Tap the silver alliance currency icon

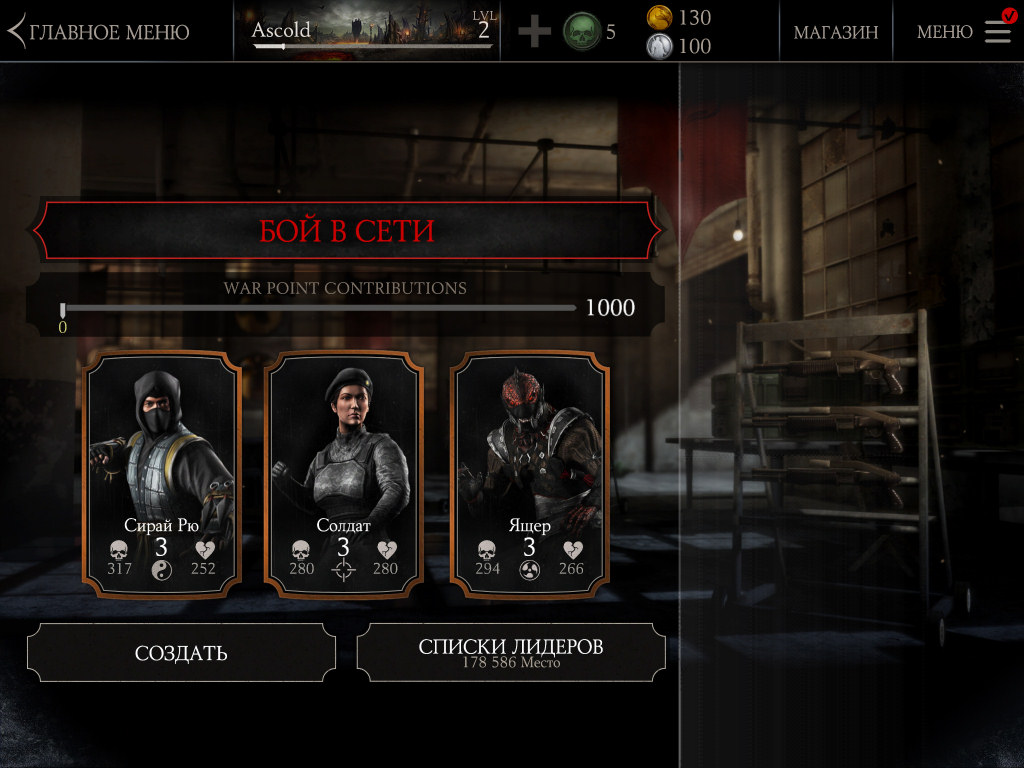tap(659, 46)
